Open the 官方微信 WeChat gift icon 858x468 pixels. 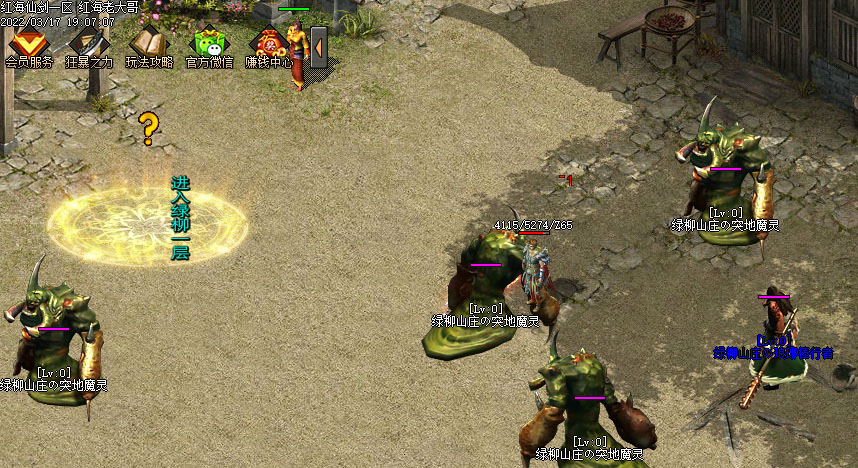point(209,45)
